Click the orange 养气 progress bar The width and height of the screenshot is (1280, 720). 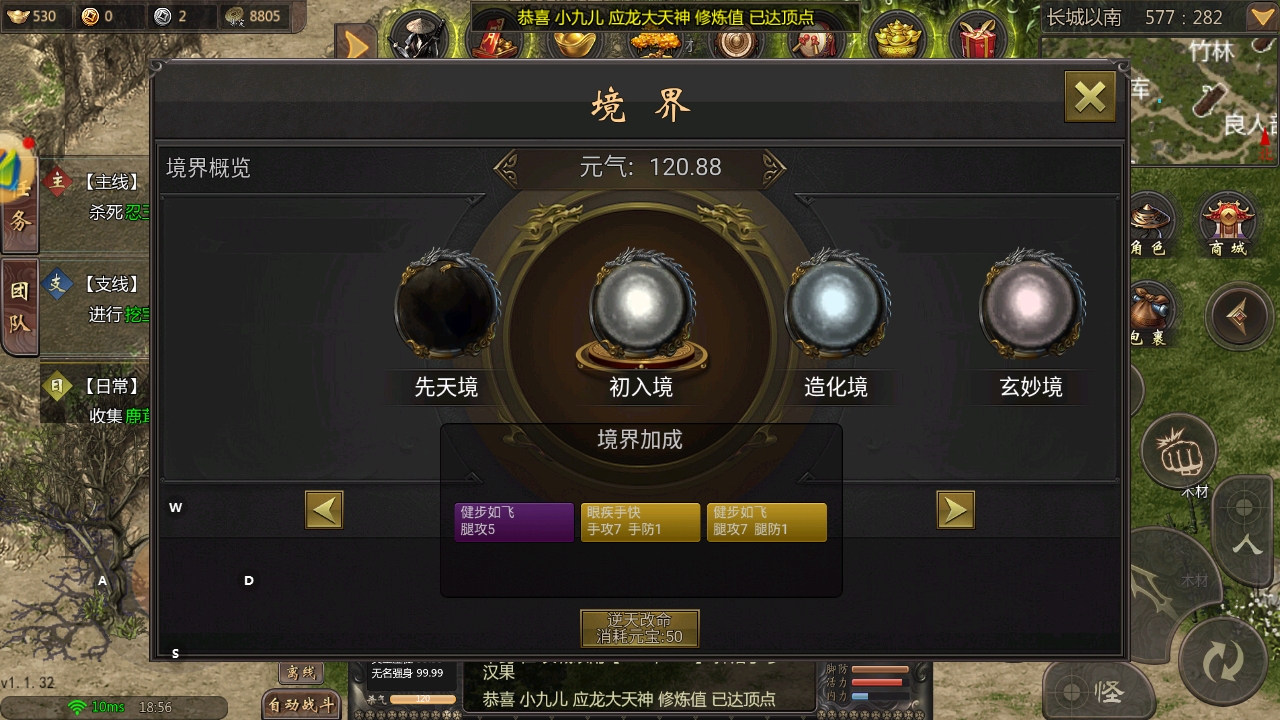(423, 699)
